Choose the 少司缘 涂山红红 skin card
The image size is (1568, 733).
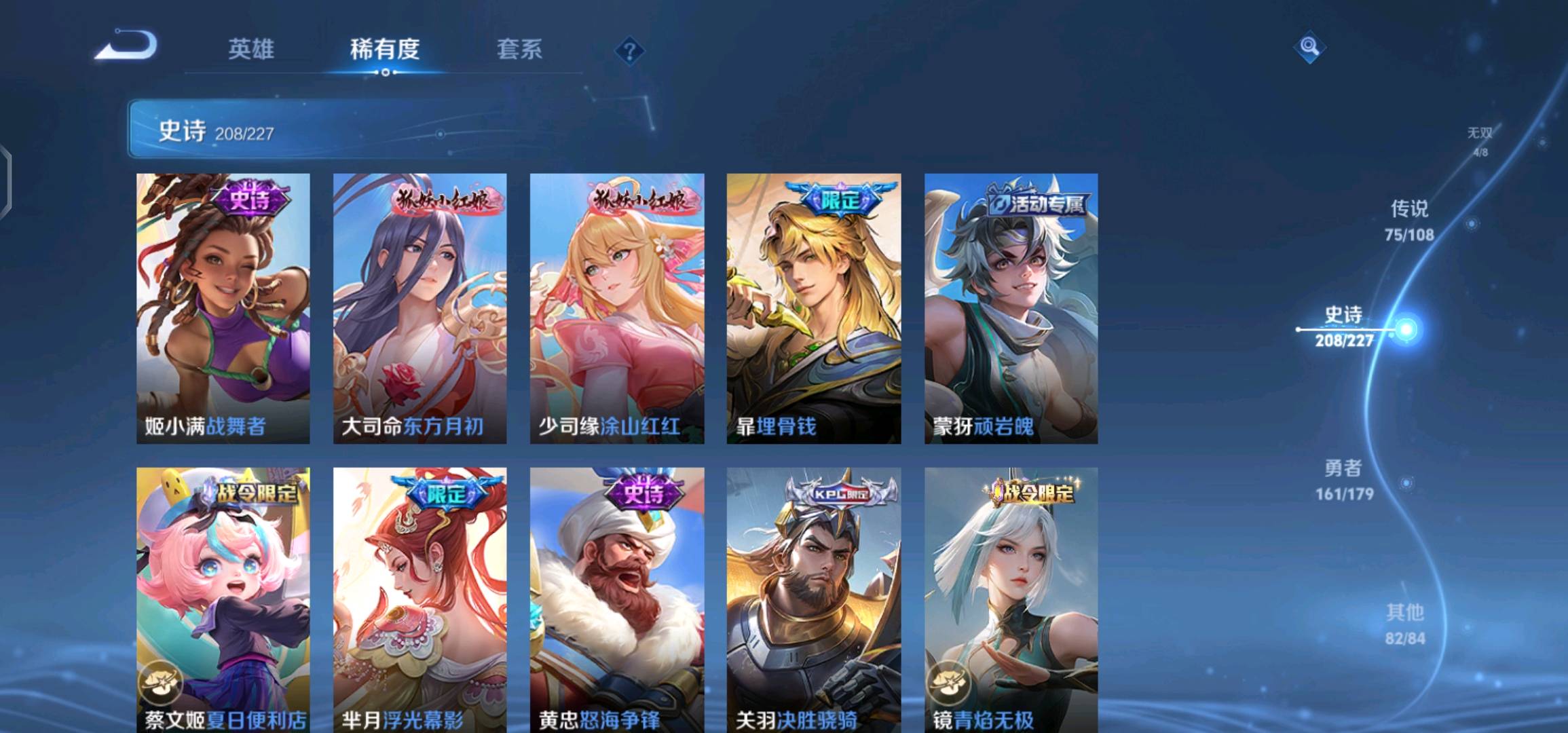tap(616, 309)
